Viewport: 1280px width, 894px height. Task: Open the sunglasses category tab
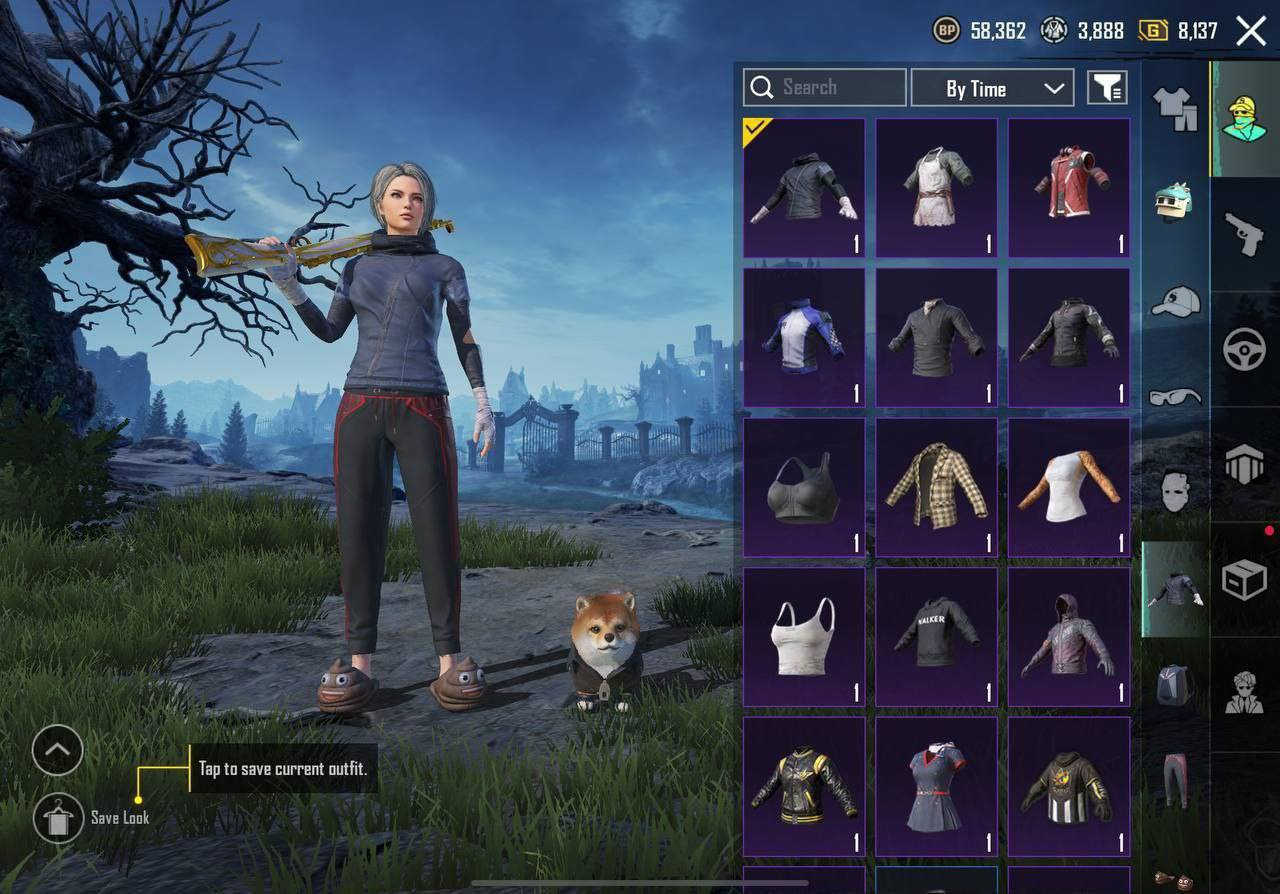1175,397
